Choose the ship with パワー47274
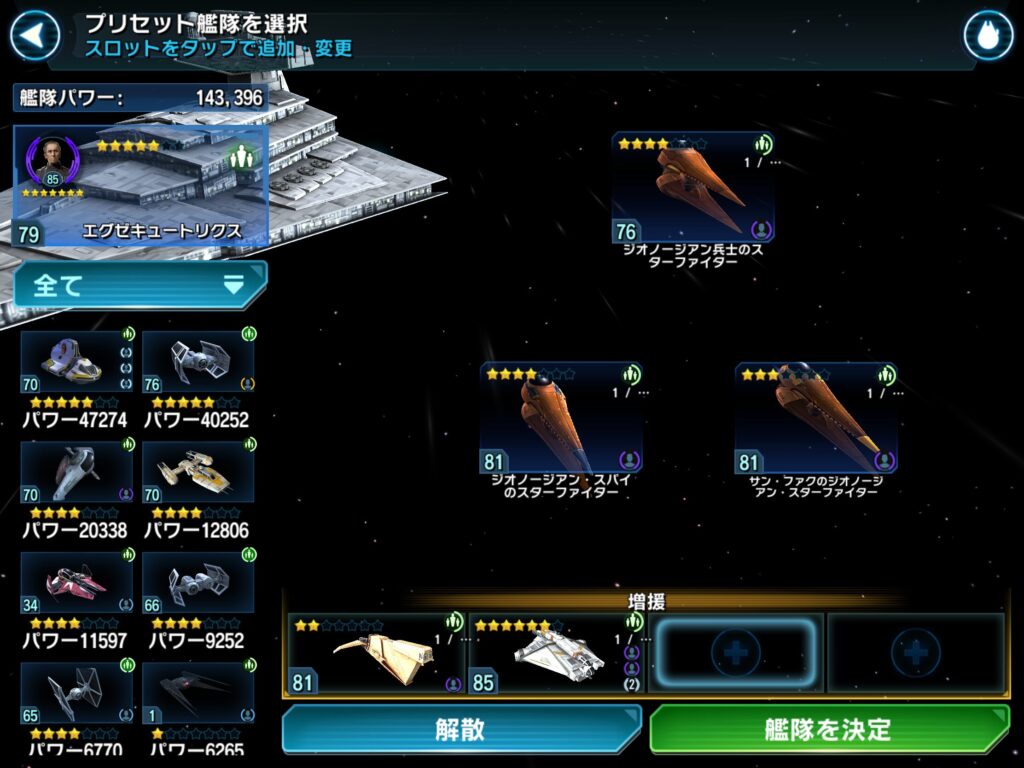Image resolution: width=1024 pixels, height=768 pixels. click(77, 363)
